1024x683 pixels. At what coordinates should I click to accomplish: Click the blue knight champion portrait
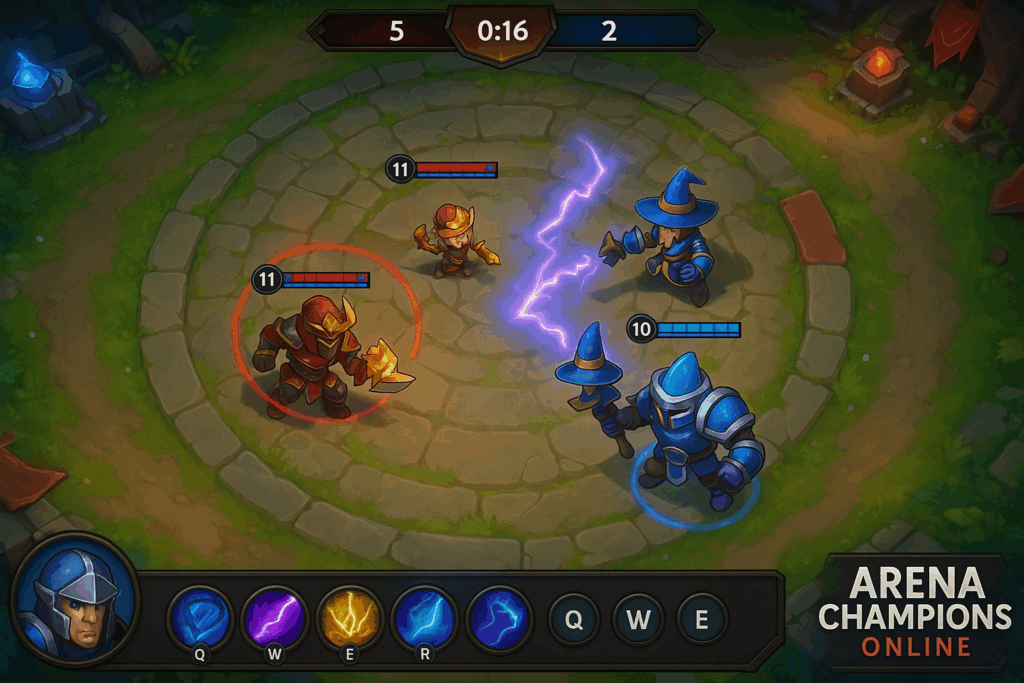[73, 603]
